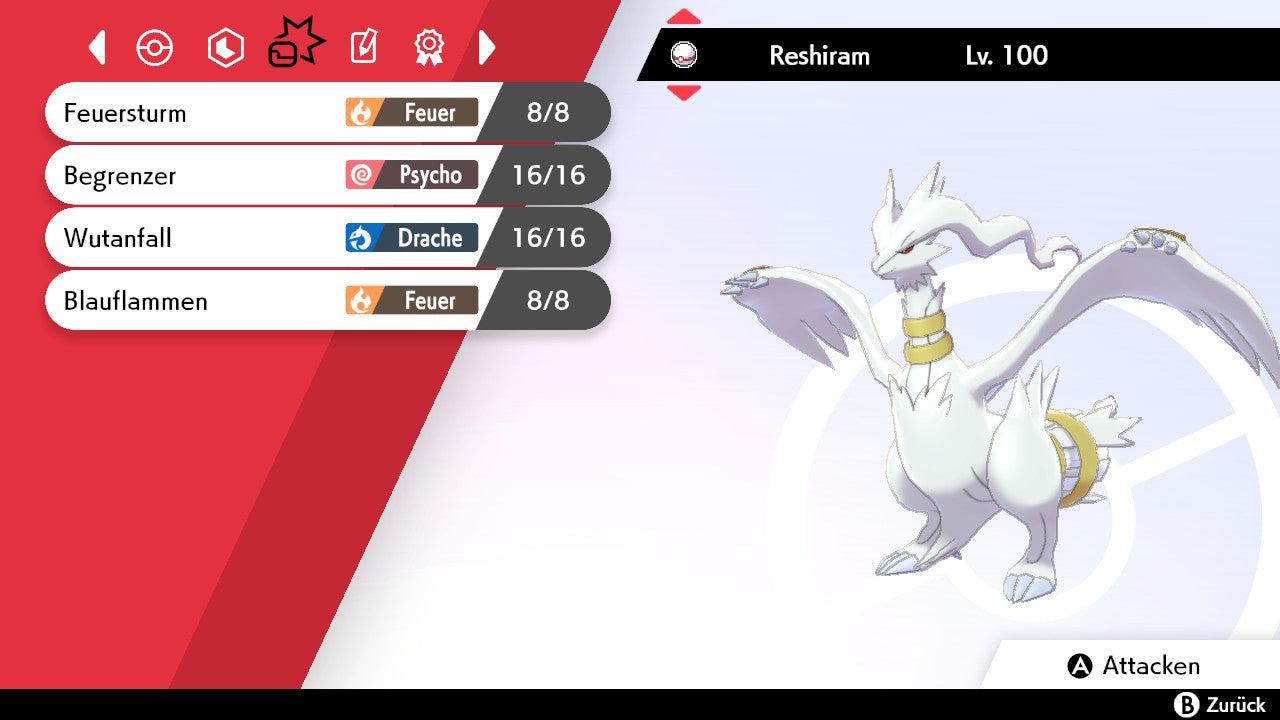Select the Feuersturm move row
The image size is (1280, 720).
327,112
